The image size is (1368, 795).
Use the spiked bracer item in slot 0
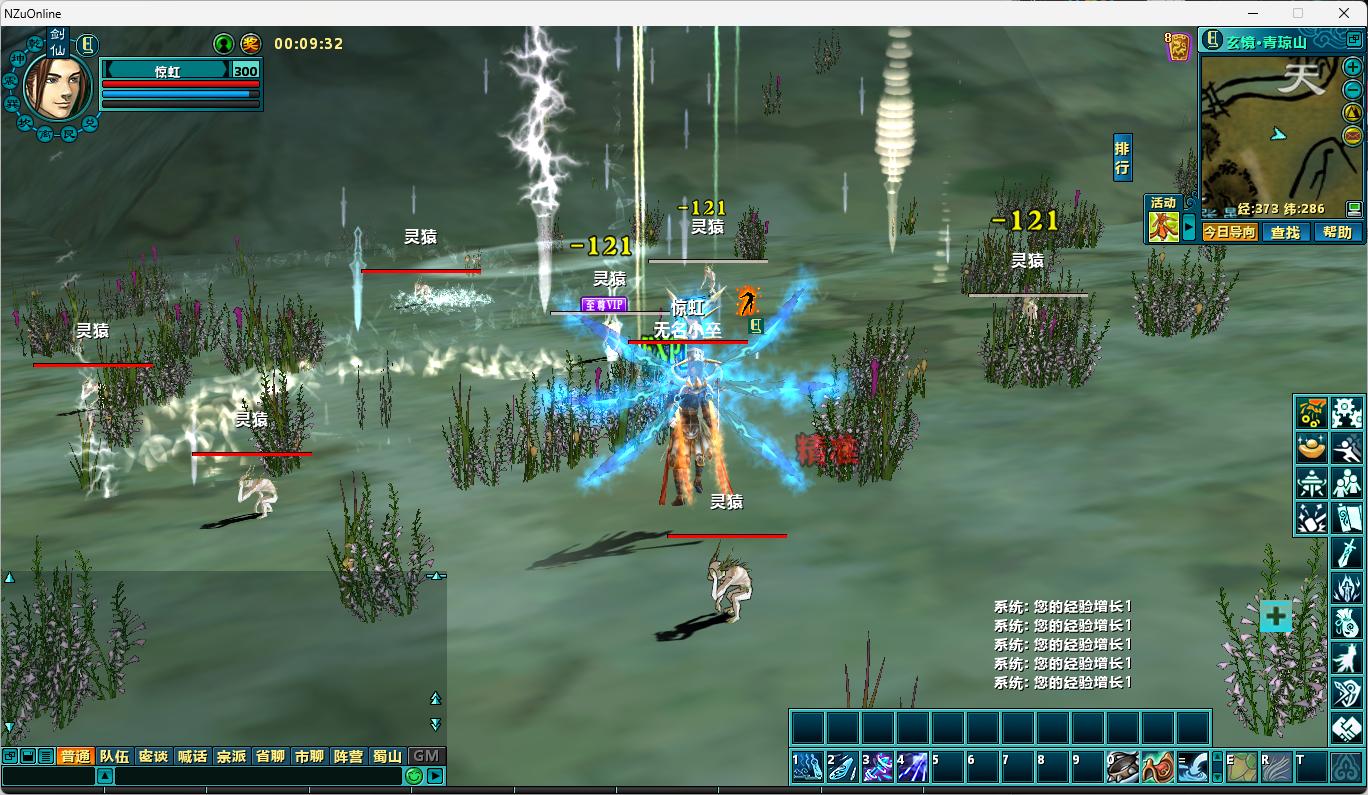coord(1123,767)
